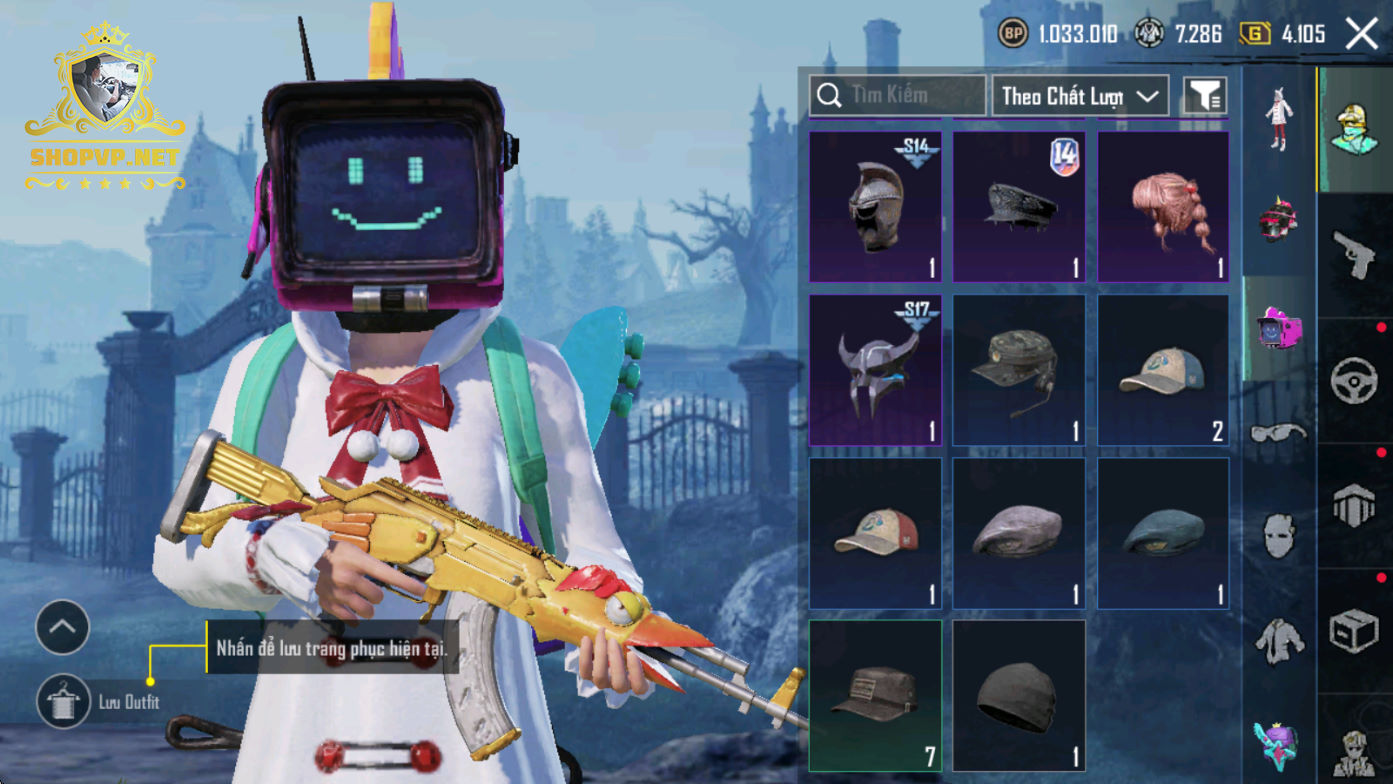
Task: Select the S14 knight helmet item
Action: [875, 207]
